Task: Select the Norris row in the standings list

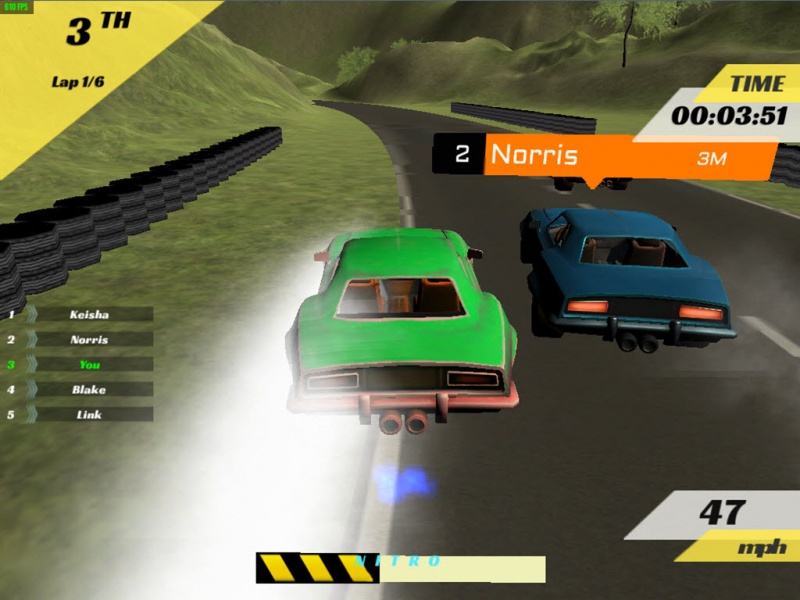Action: click(89, 339)
